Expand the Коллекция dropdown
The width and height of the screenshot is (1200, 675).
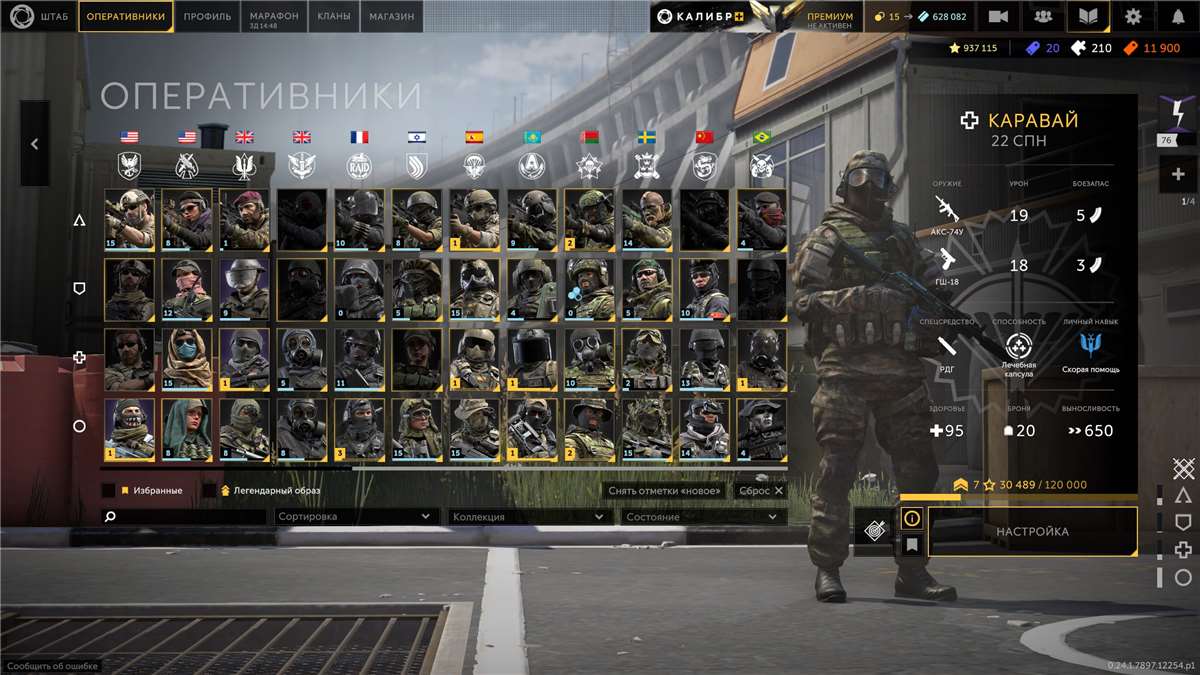coord(528,517)
